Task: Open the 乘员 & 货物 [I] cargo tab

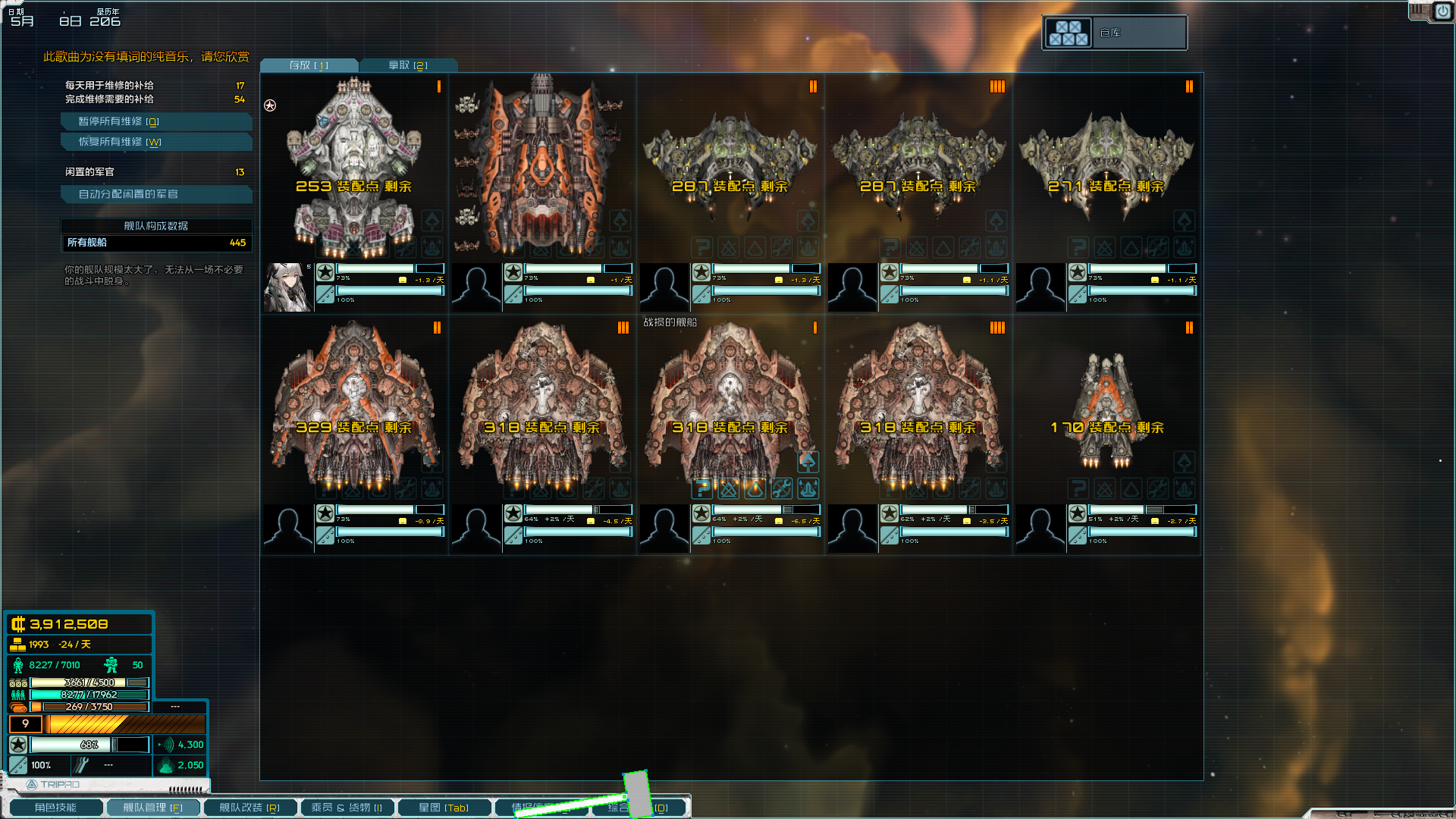Action: pos(347,808)
